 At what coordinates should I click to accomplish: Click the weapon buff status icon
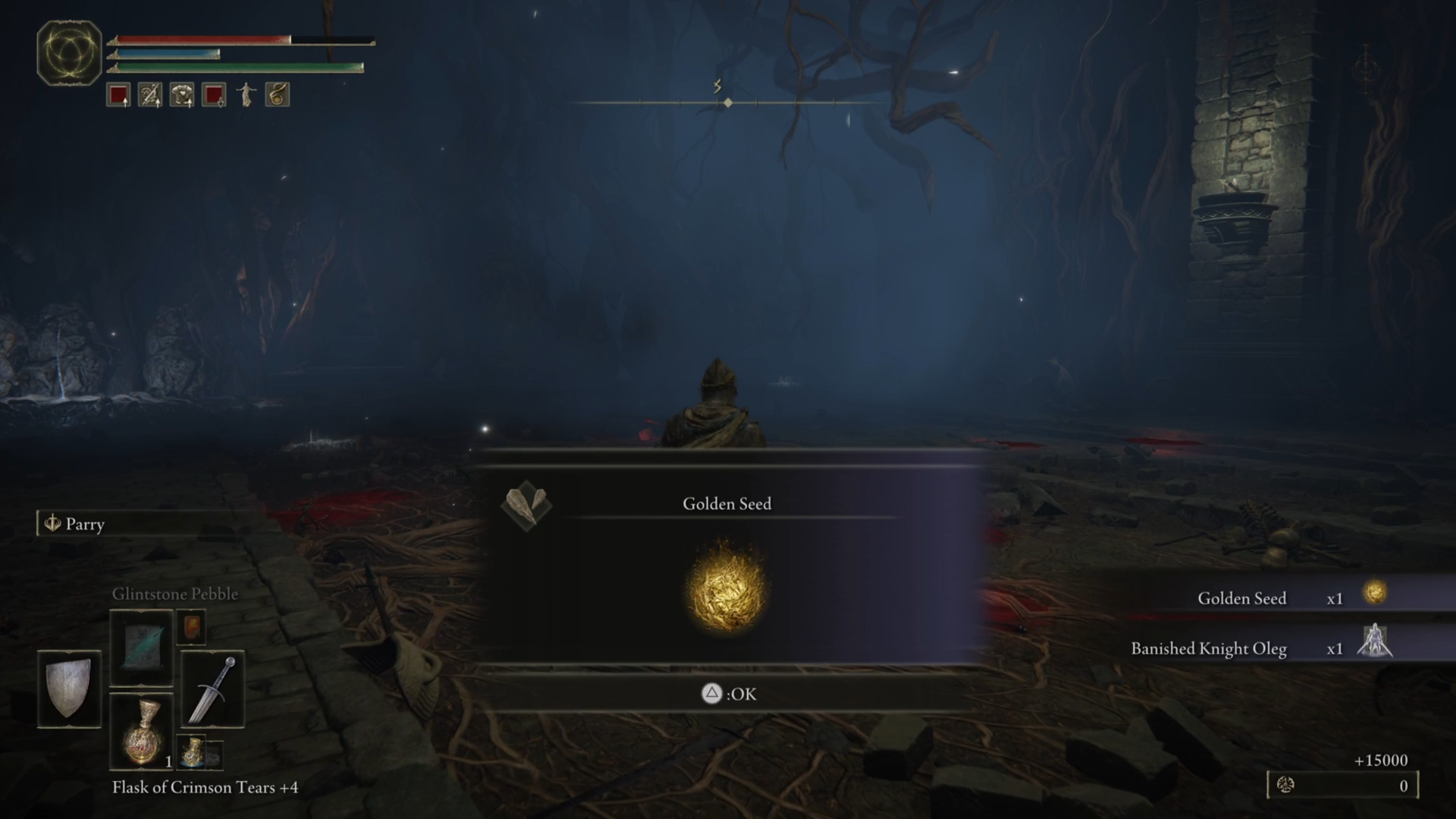tap(149, 94)
